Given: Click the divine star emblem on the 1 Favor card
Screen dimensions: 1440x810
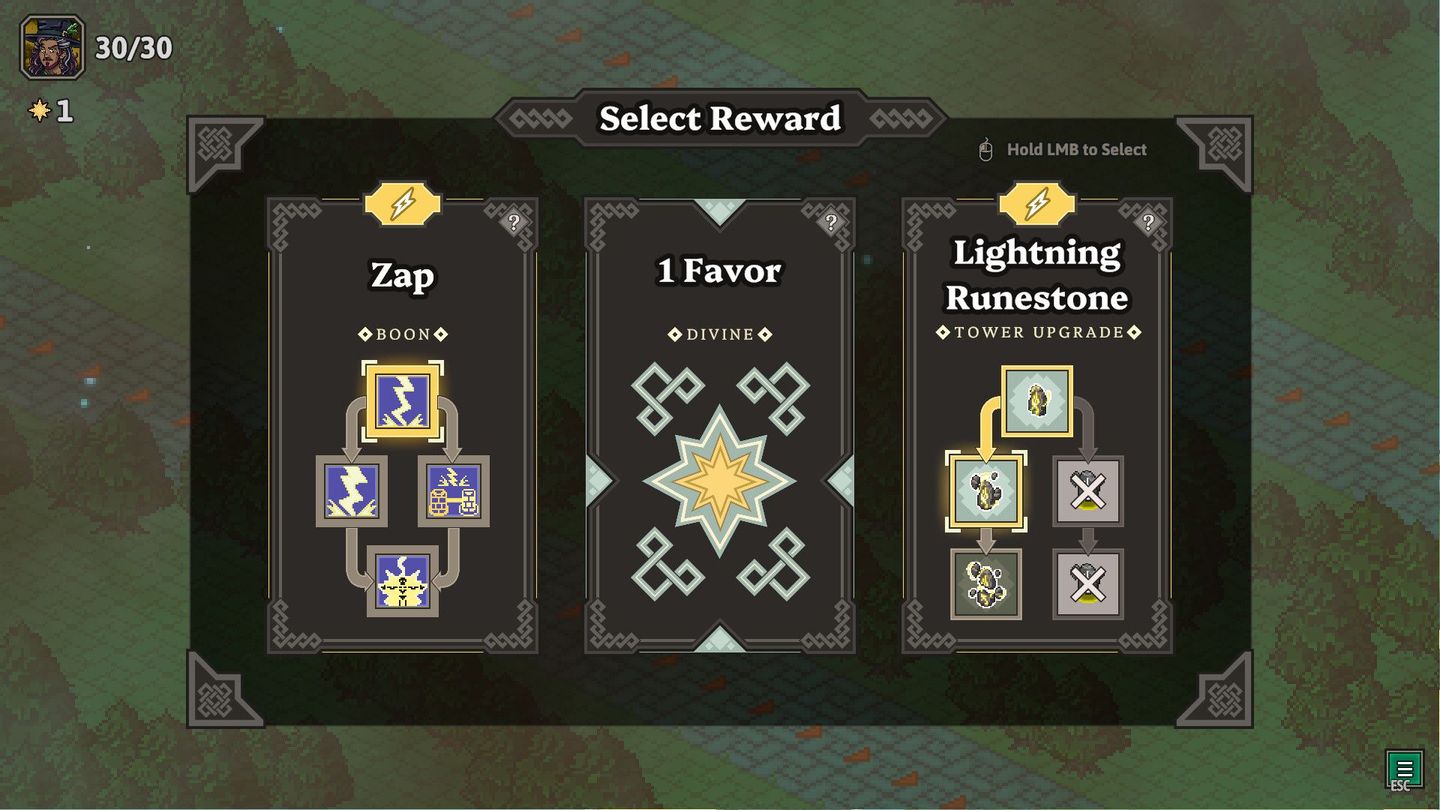Looking at the screenshot, I should (x=718, y=478).
